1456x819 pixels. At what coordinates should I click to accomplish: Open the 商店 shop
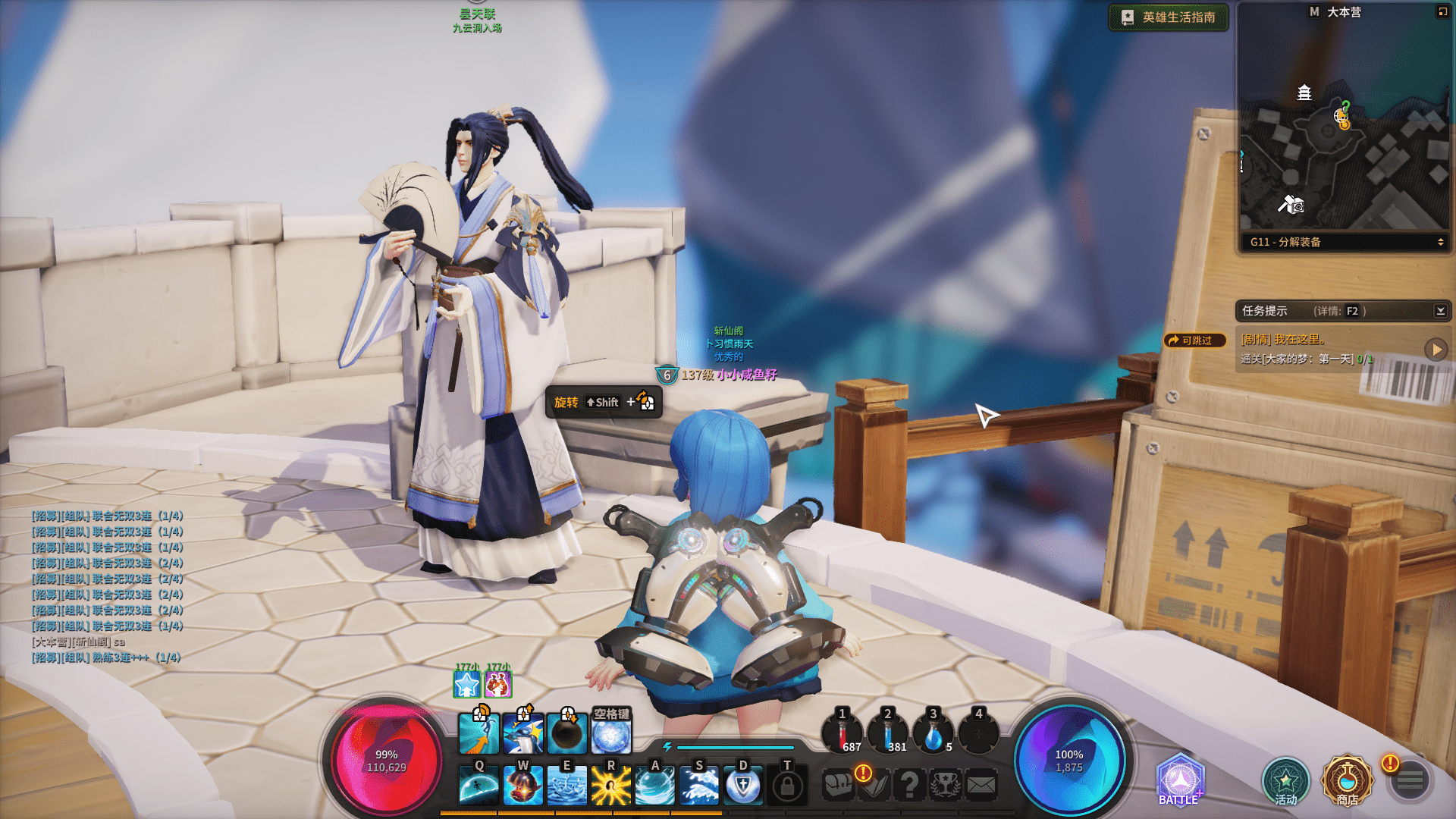(1347, 780)
